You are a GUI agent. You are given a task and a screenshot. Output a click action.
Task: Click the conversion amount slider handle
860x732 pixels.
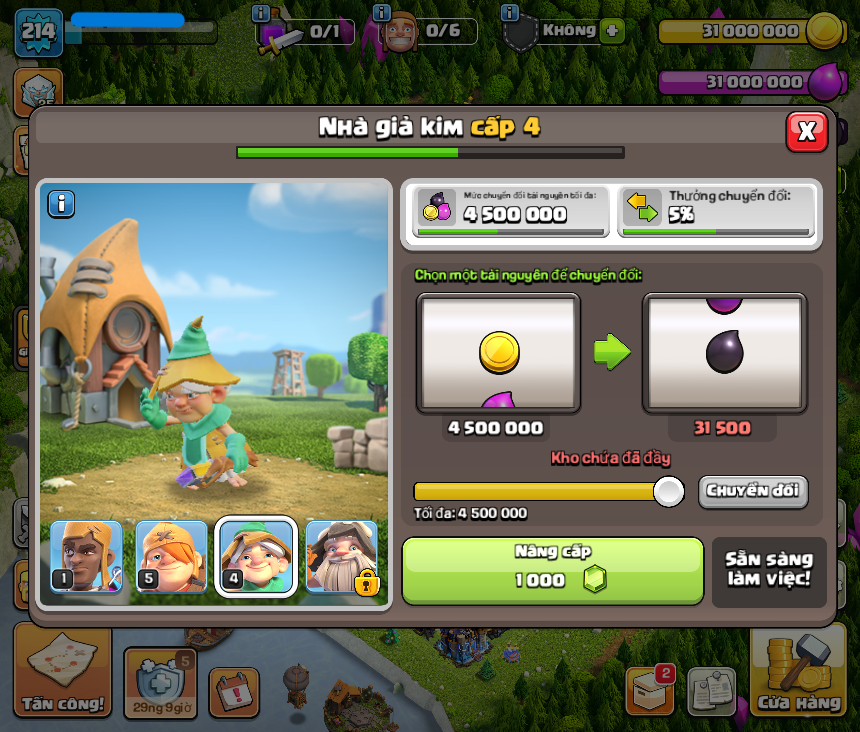[x=668, y=491]
